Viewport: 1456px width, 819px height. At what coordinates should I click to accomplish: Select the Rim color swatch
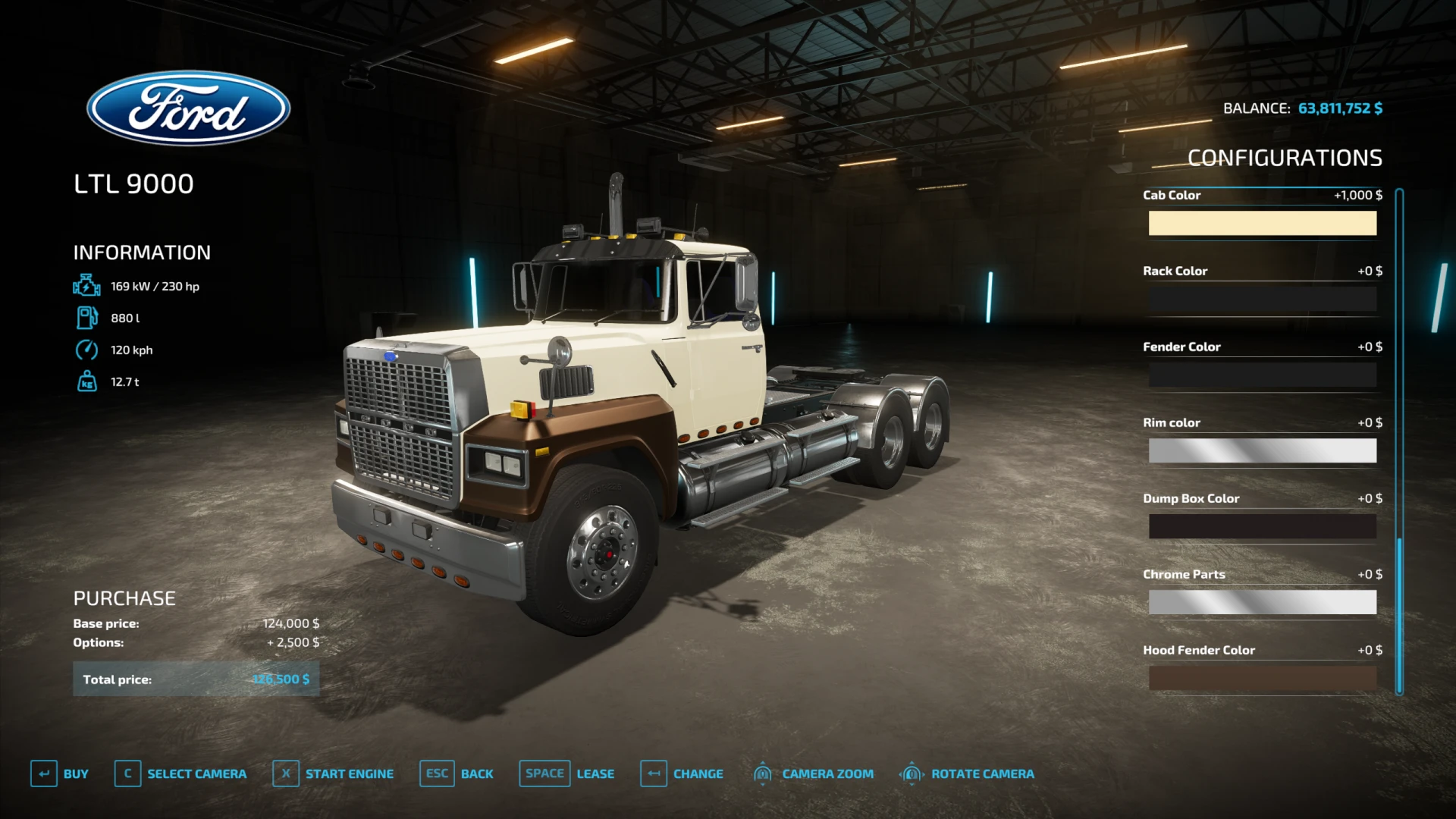[x=1262, y=450]
